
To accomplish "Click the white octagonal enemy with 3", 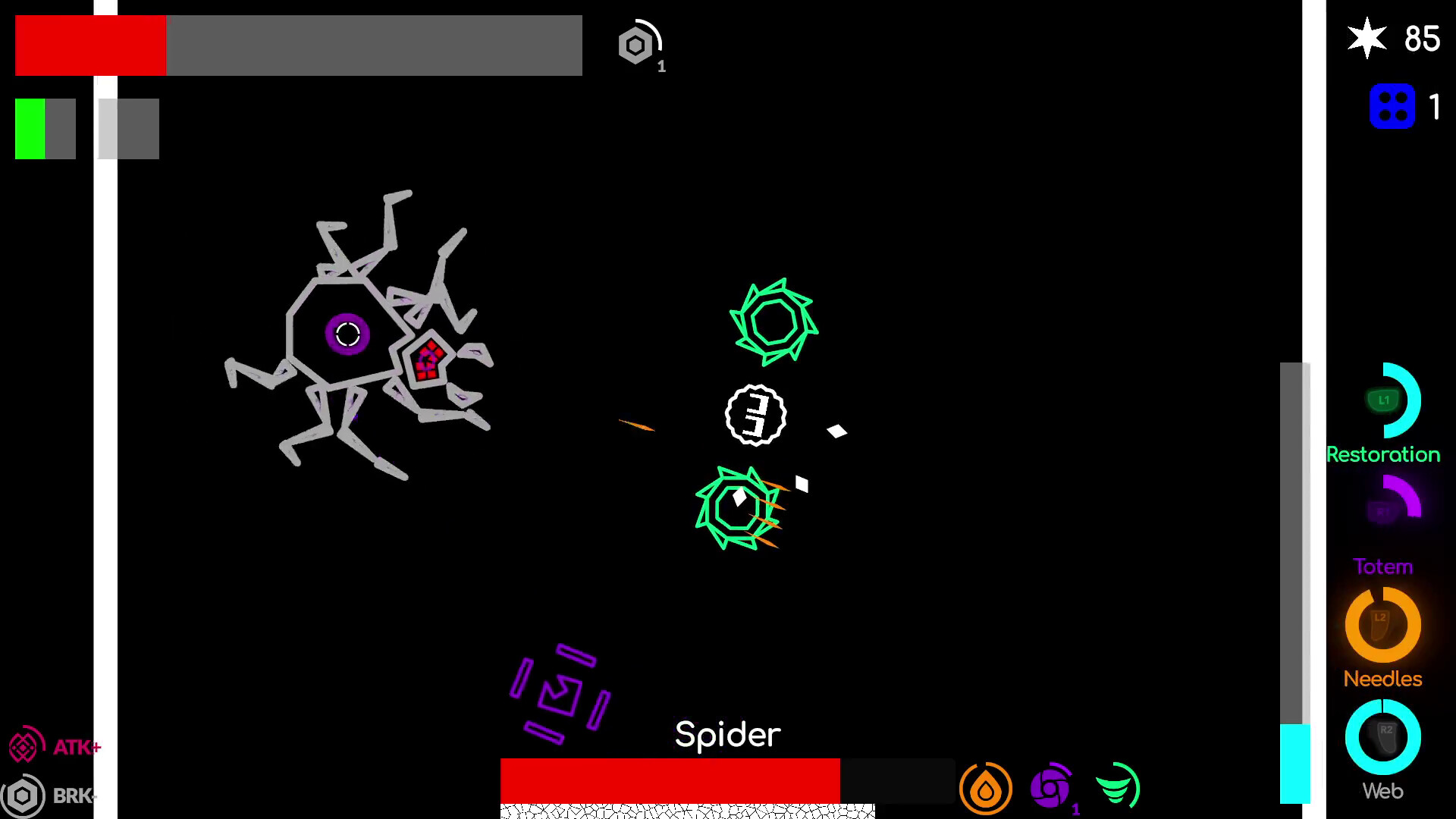I will pos(755,416).
